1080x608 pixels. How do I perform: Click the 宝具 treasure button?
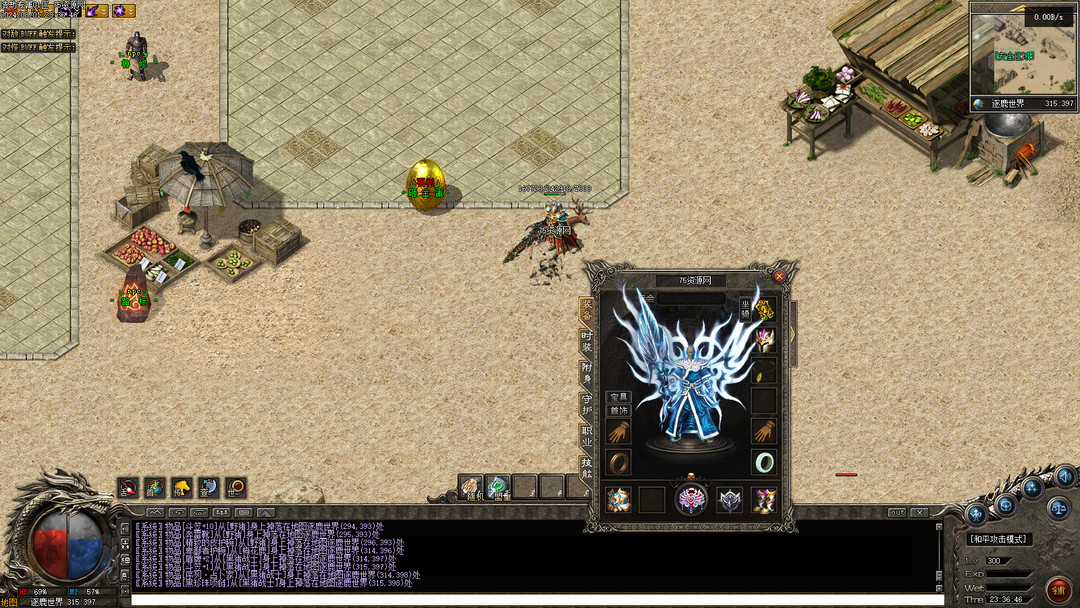pyautogui.click(x=618, y=397)
